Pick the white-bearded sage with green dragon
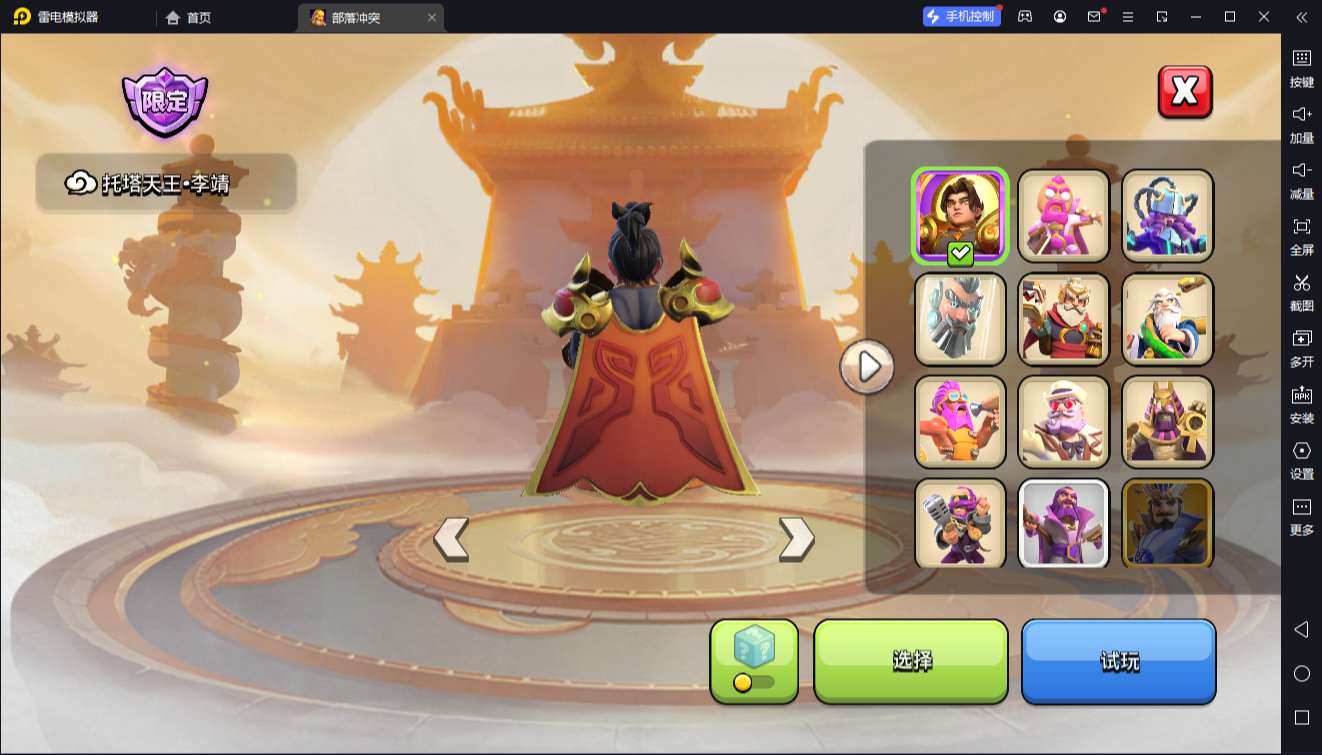This screenshot has width=1322, height=755. pyautogui.click(x=1168, y=318)
